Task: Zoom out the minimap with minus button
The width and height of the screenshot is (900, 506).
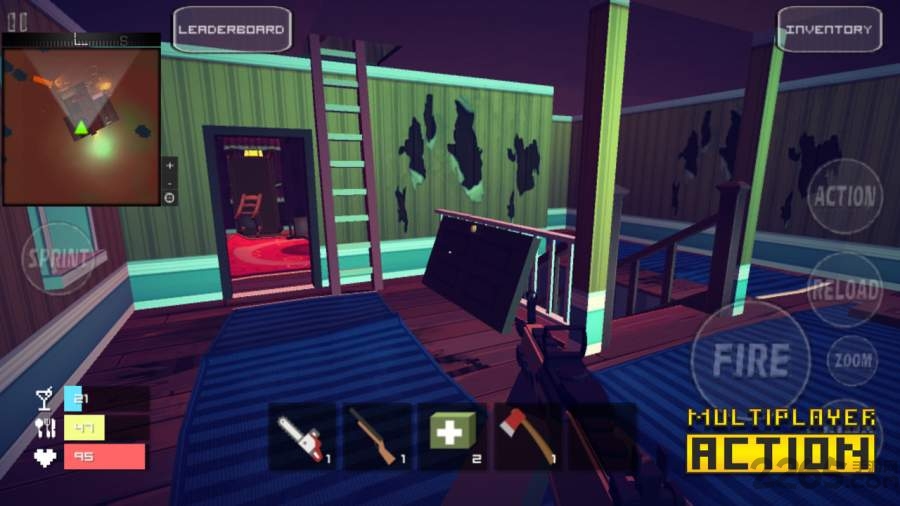Action: [170, 181]
